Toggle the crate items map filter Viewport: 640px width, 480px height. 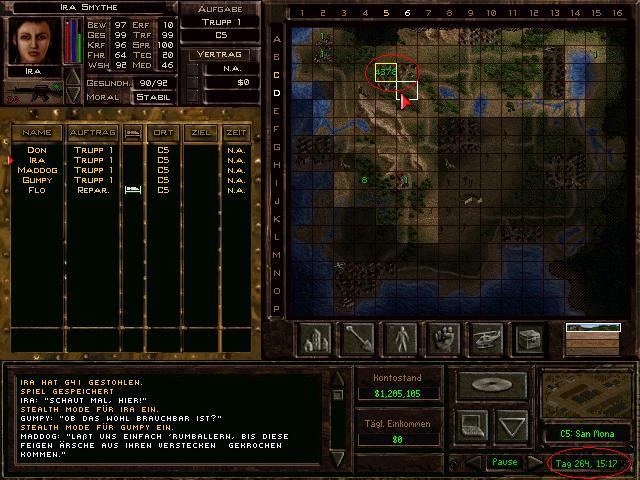click(x=528, y=339)
